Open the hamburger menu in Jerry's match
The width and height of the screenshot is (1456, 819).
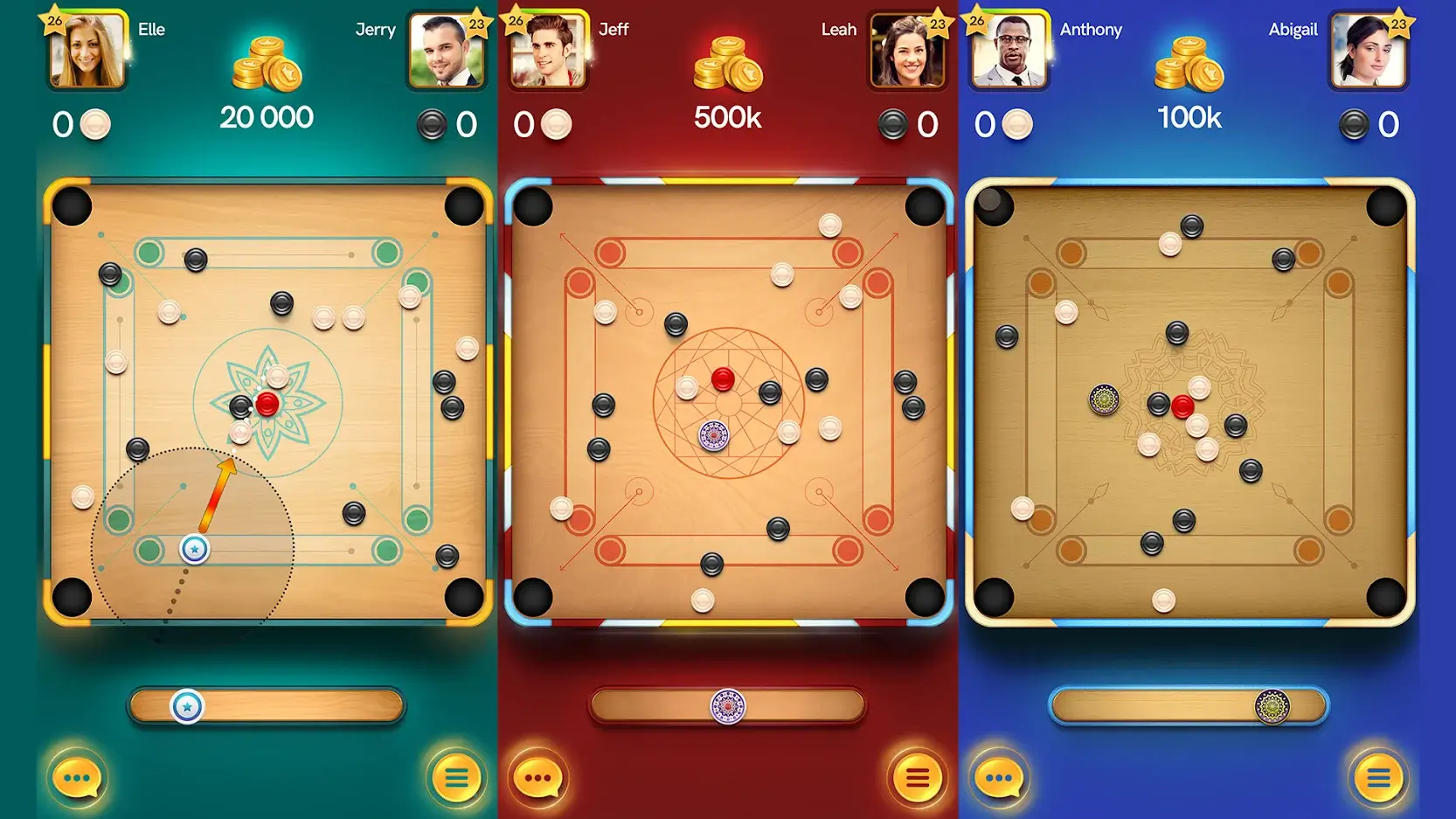(x=455, y=777)
